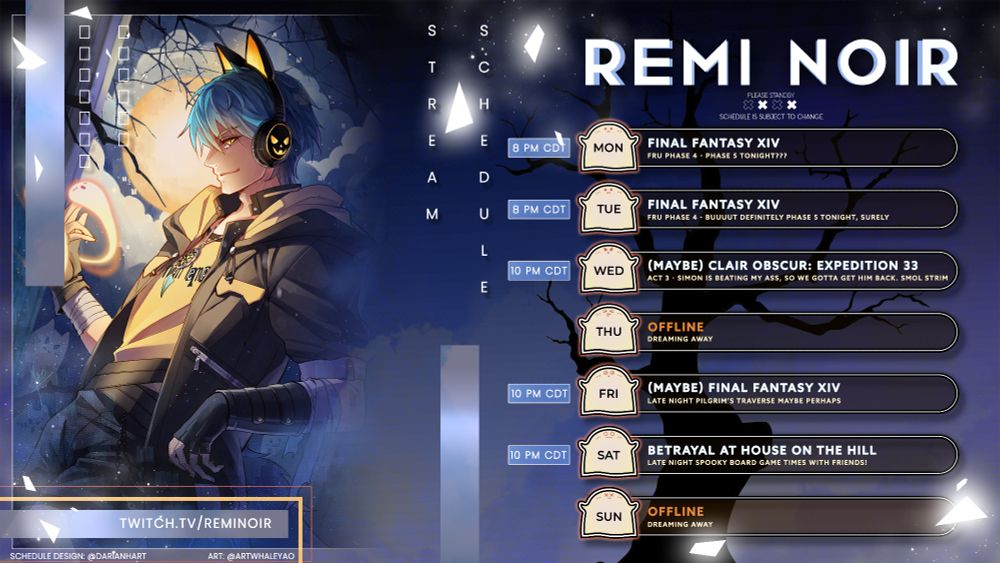The image size is (1000, 563).
Task: Click the WED ghost day icon
Action: click(608, 270)
